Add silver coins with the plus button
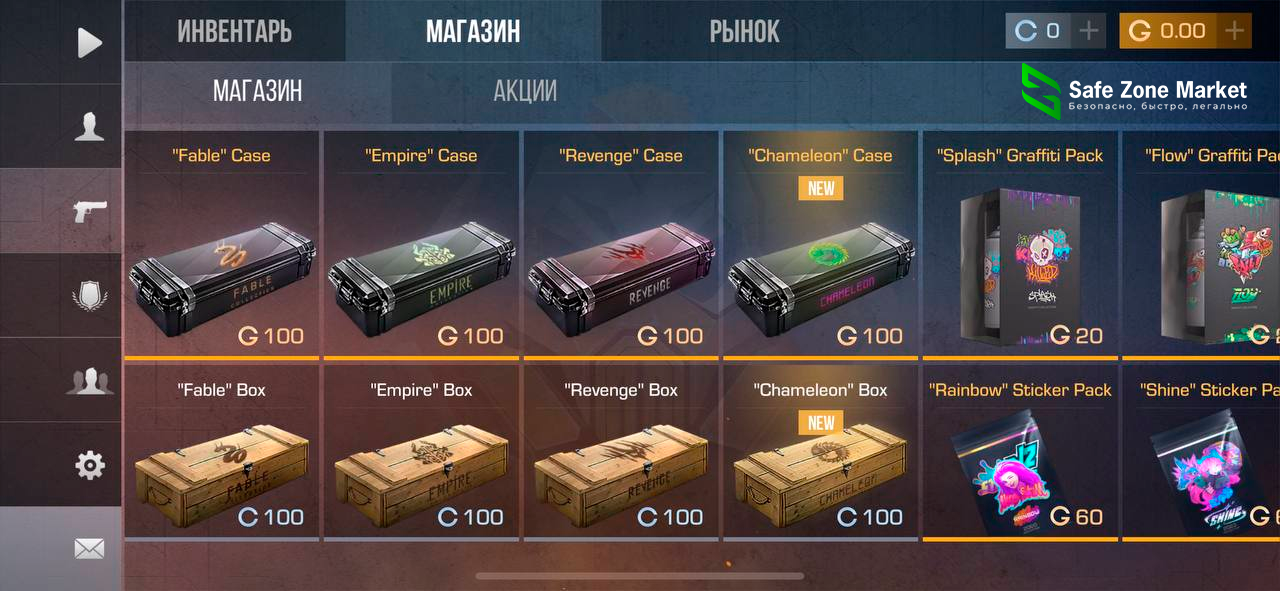1280x591 pixels. 1089,31
